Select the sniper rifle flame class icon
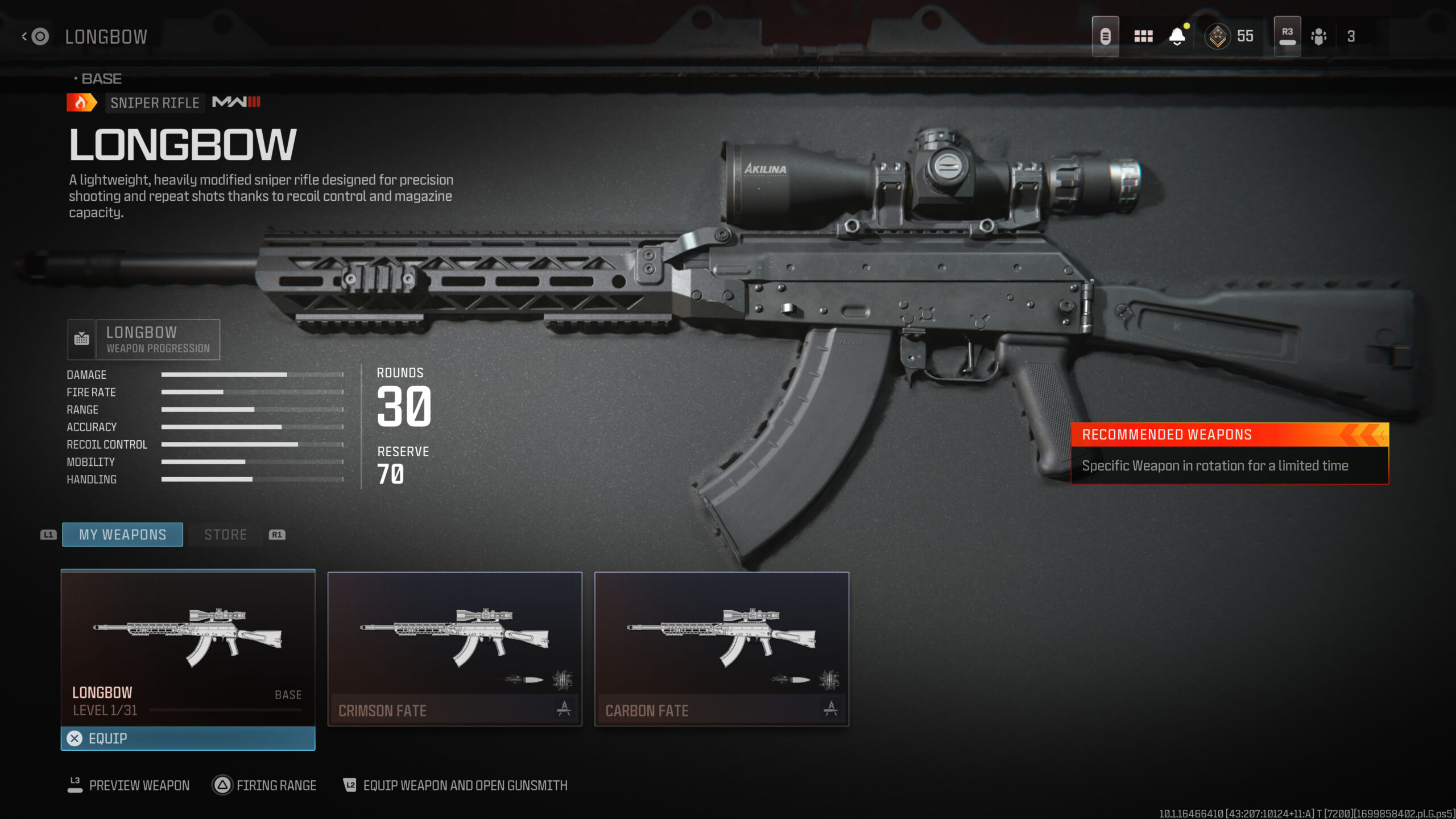1456x819 pixels. click(x=80, y=102)
